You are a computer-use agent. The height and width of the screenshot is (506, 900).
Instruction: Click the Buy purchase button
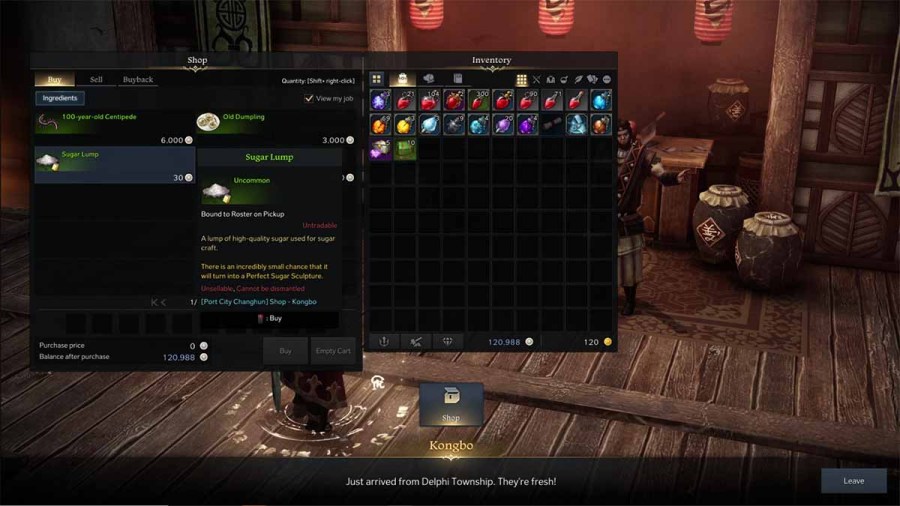click(285, 351)
